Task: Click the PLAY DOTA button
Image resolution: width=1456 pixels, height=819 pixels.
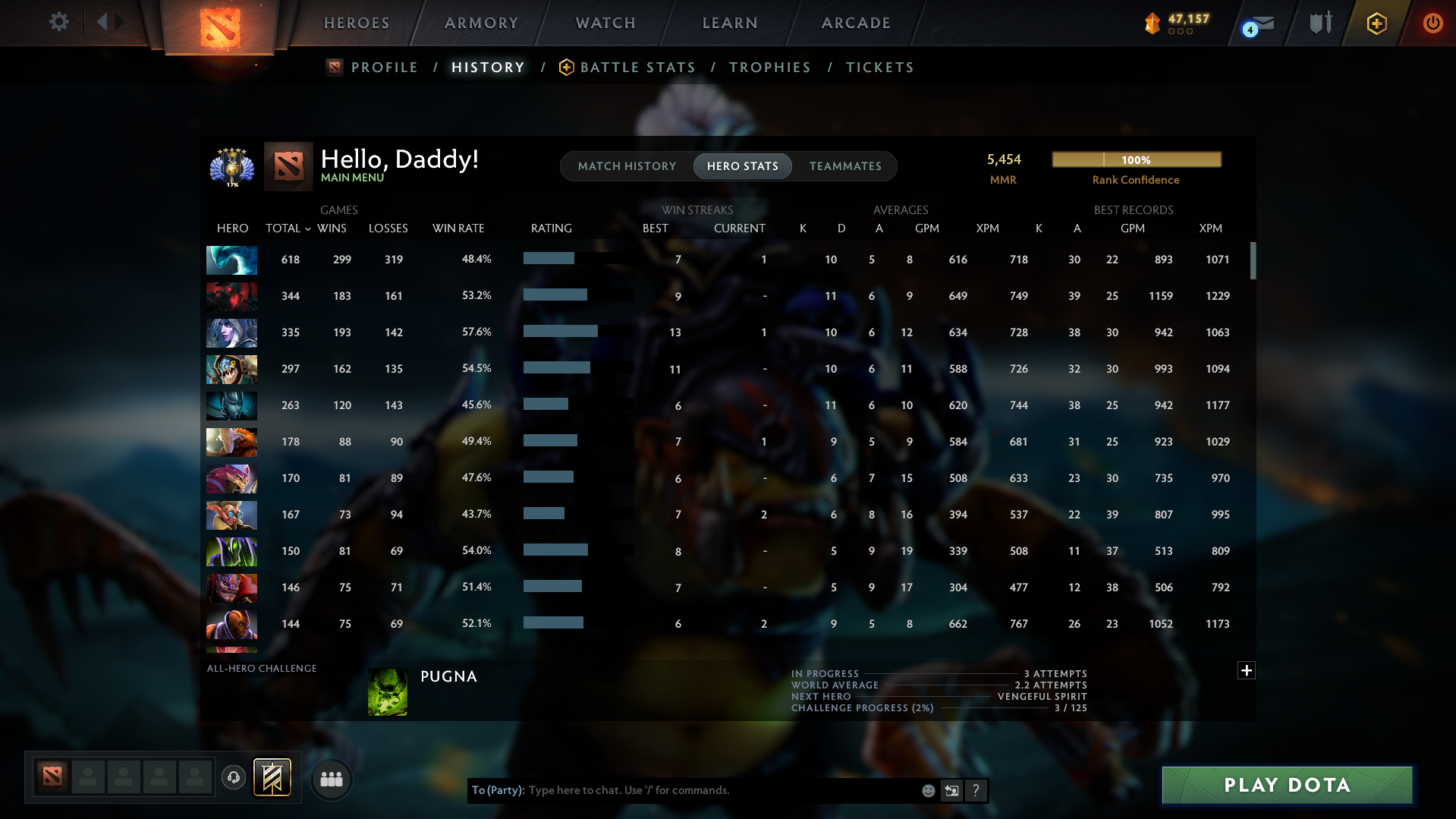Action: pyautogui.click(x=1286, y=785)
